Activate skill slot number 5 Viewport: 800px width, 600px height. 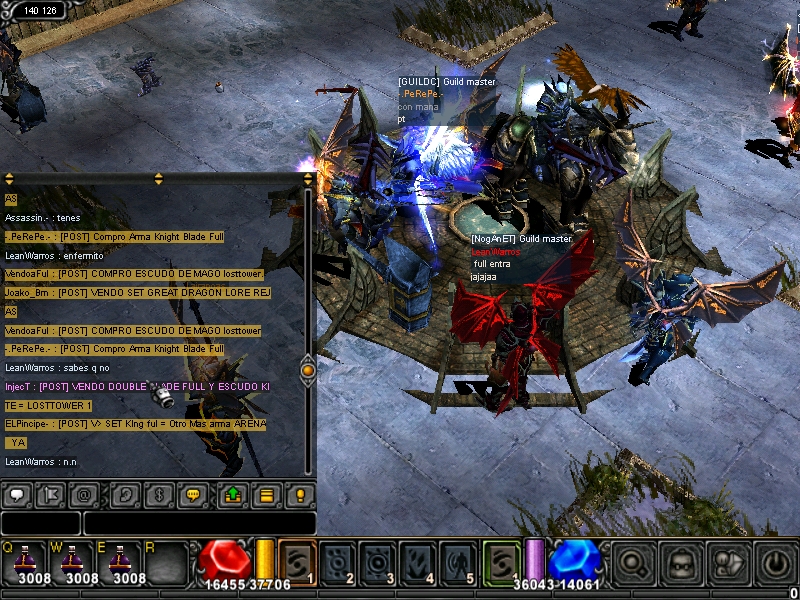coord(460,560)
